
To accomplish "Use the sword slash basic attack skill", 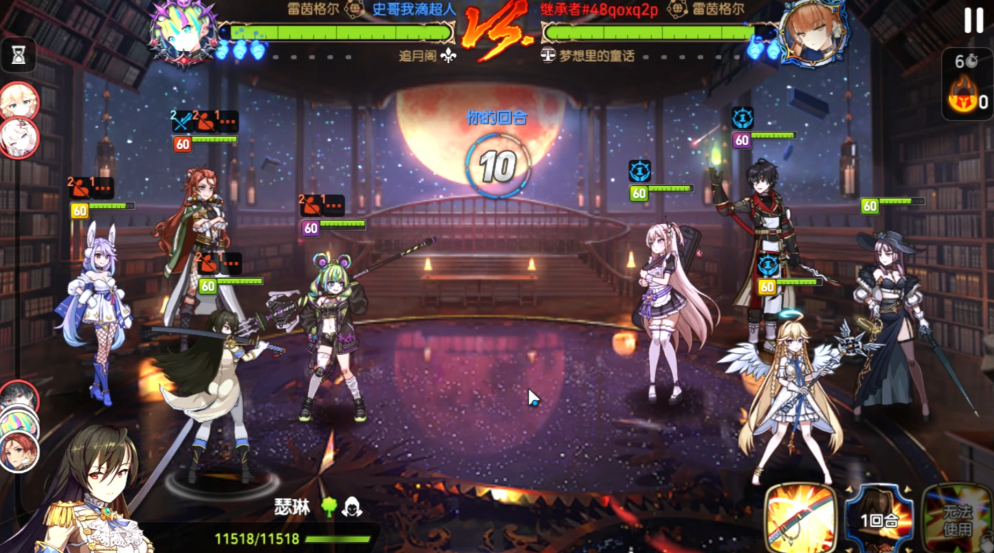I will point(801,519).
